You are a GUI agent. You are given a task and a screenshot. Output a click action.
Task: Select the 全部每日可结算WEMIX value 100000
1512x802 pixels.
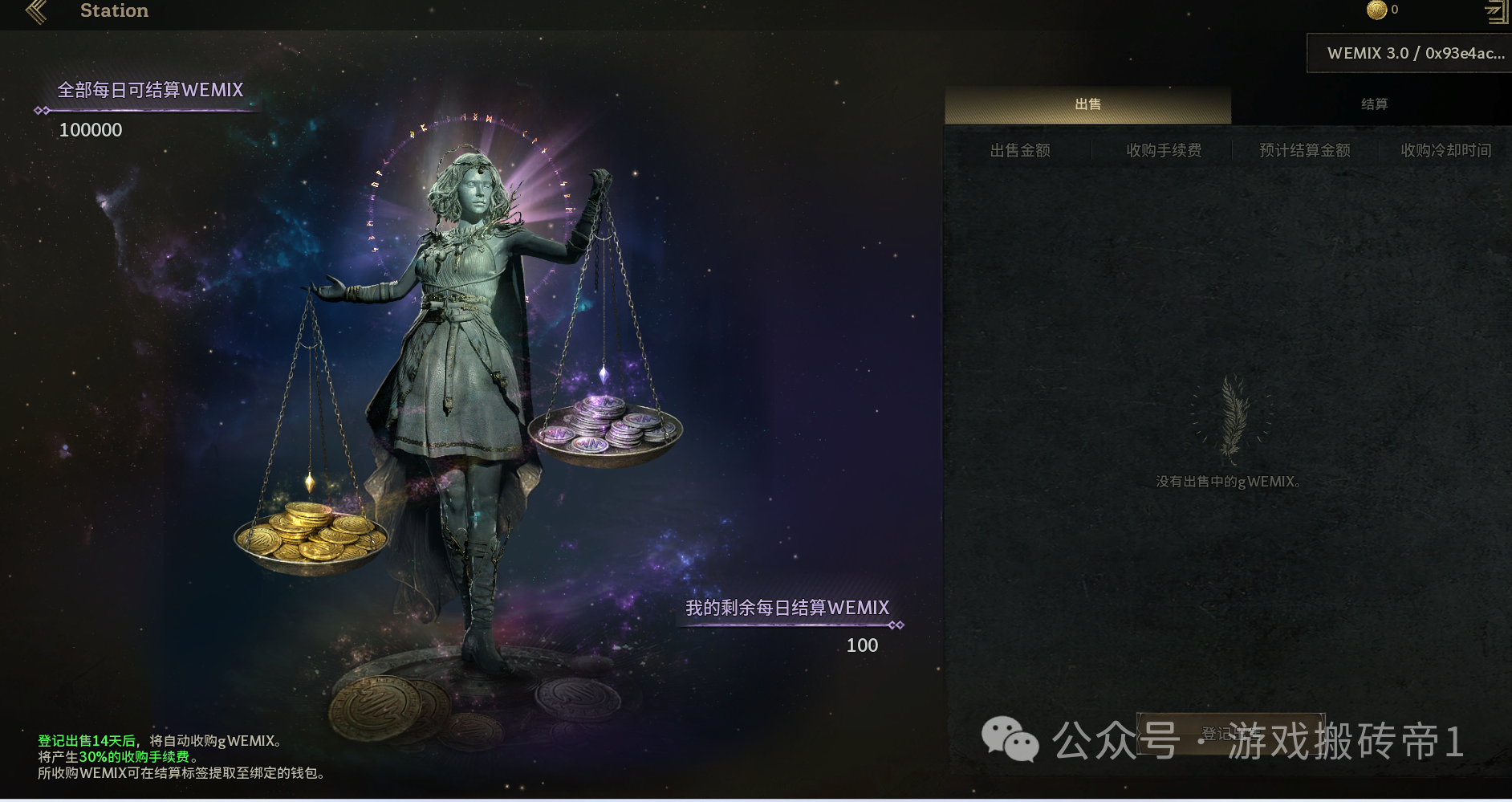[90, 129]
